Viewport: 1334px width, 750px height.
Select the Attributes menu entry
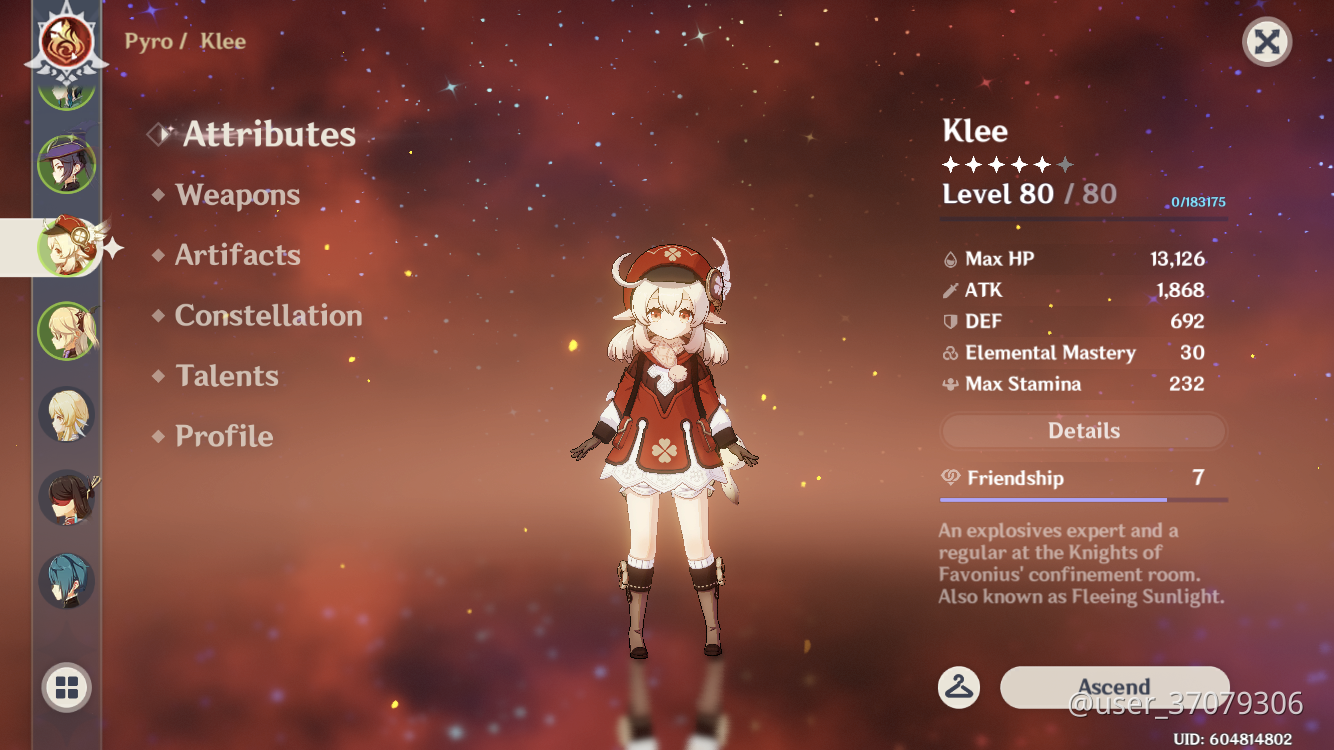tap(268, 134)
